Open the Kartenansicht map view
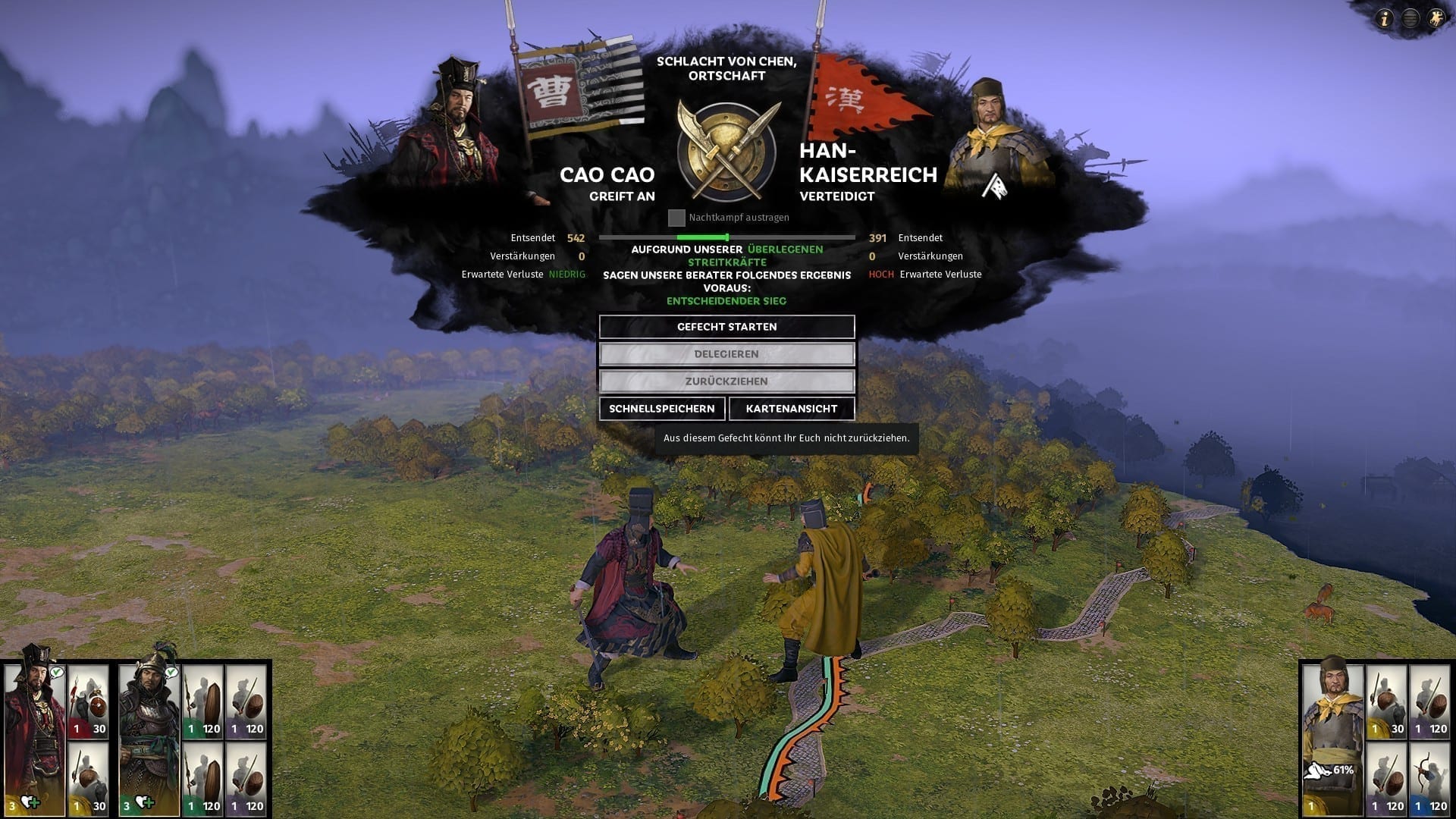Screen dimensions: 1456x819 pos(791,409)
